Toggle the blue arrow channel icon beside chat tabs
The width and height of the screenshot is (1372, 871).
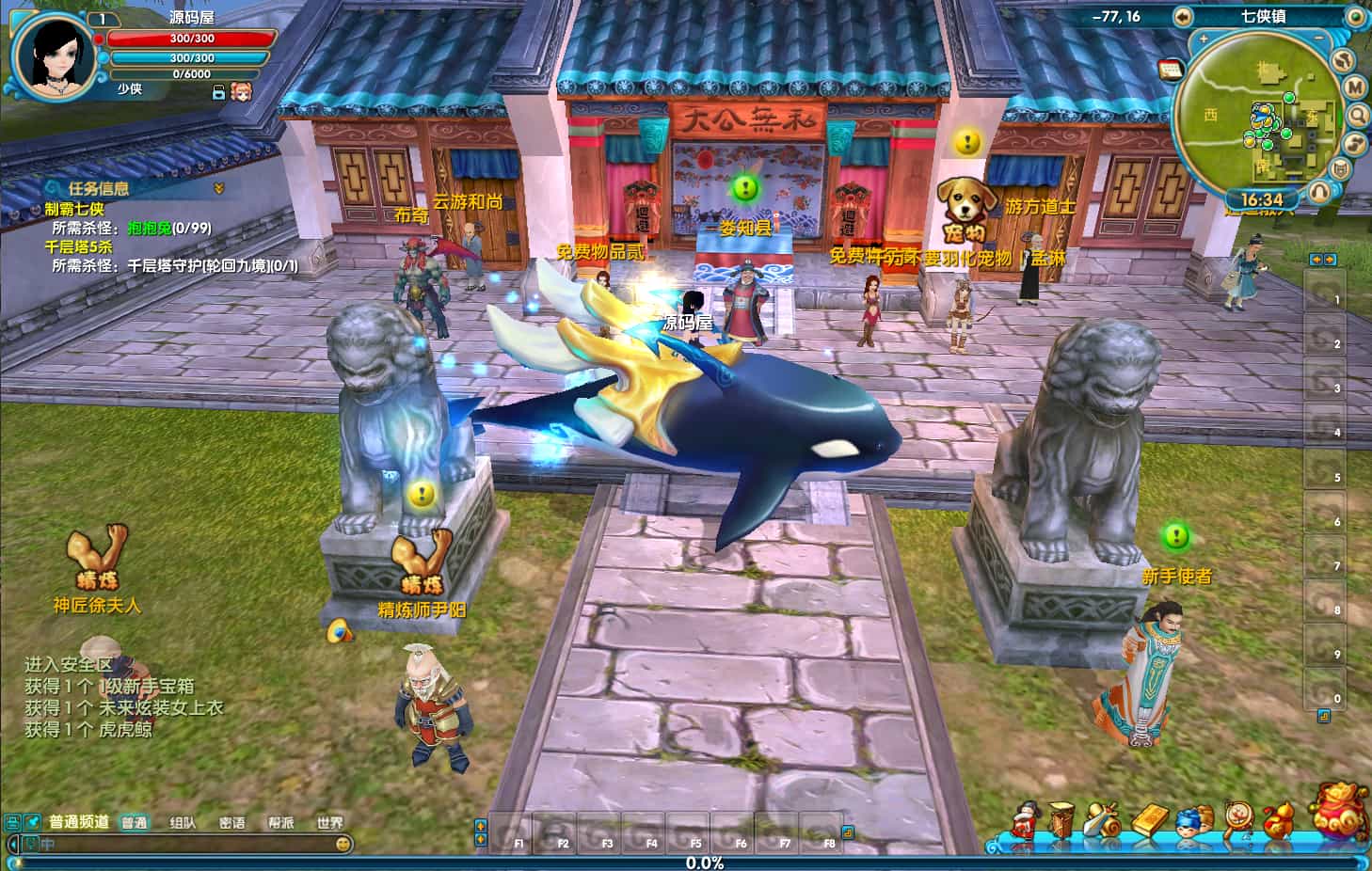[x=32, y=823]
